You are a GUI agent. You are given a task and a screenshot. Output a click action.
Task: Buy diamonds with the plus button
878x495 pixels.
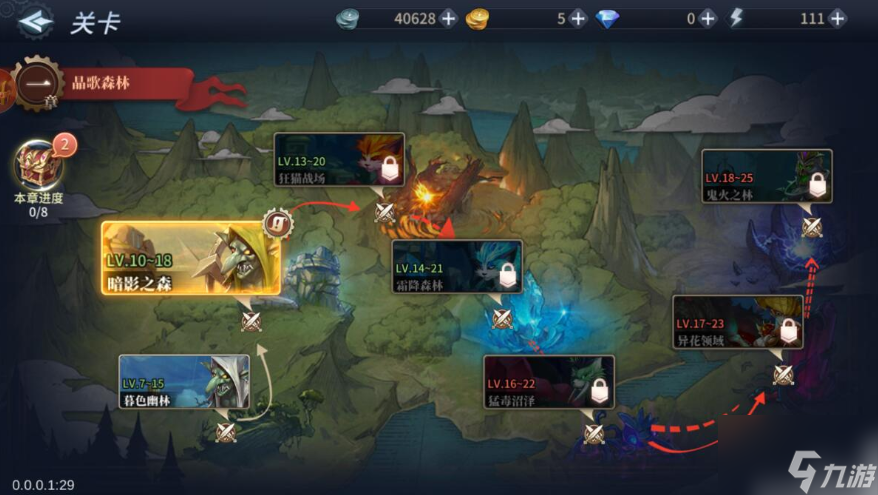[708, 19]
